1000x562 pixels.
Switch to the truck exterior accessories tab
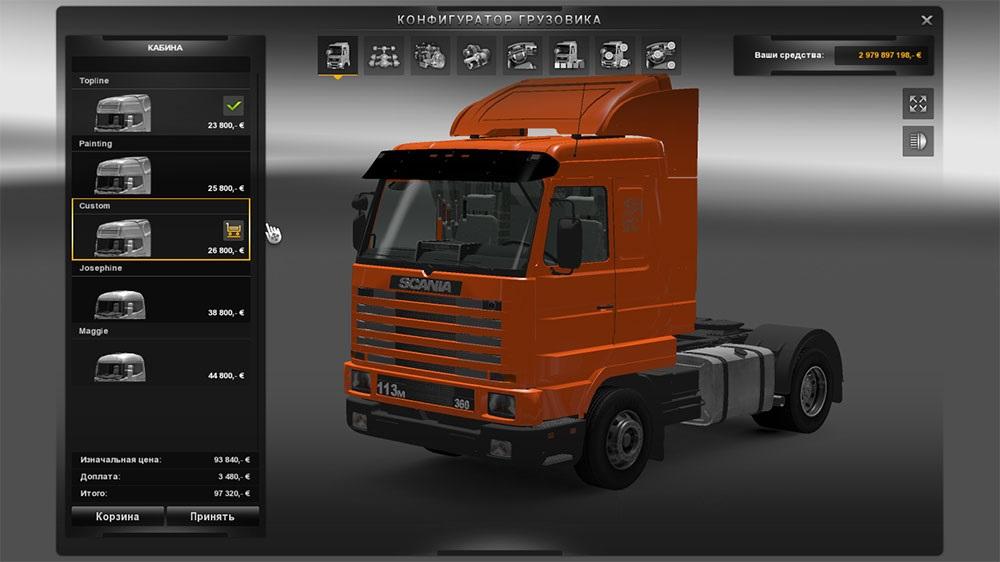pyautogui.click(x=614, y=55)
